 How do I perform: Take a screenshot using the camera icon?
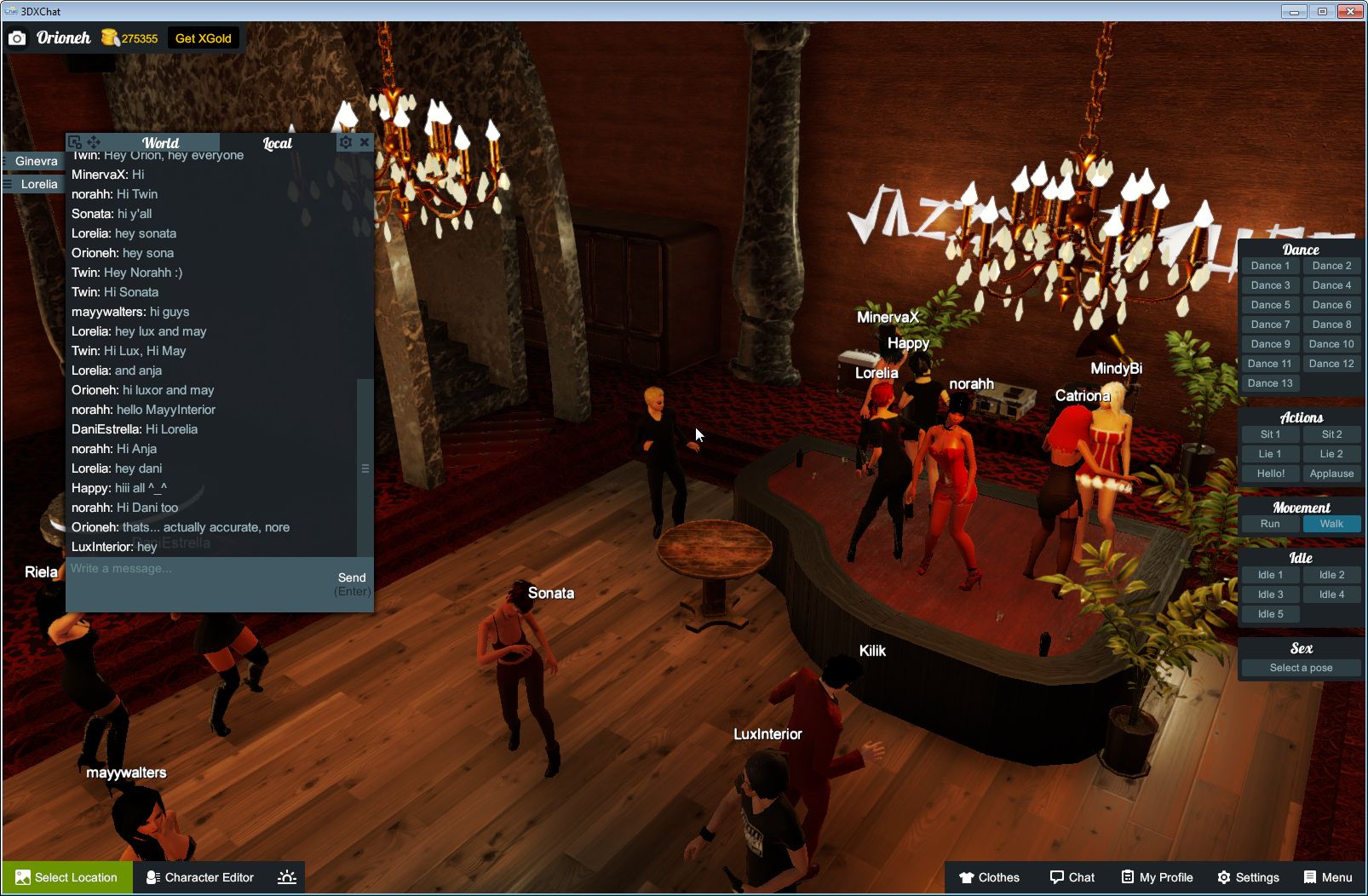click(x=17, y=37)
